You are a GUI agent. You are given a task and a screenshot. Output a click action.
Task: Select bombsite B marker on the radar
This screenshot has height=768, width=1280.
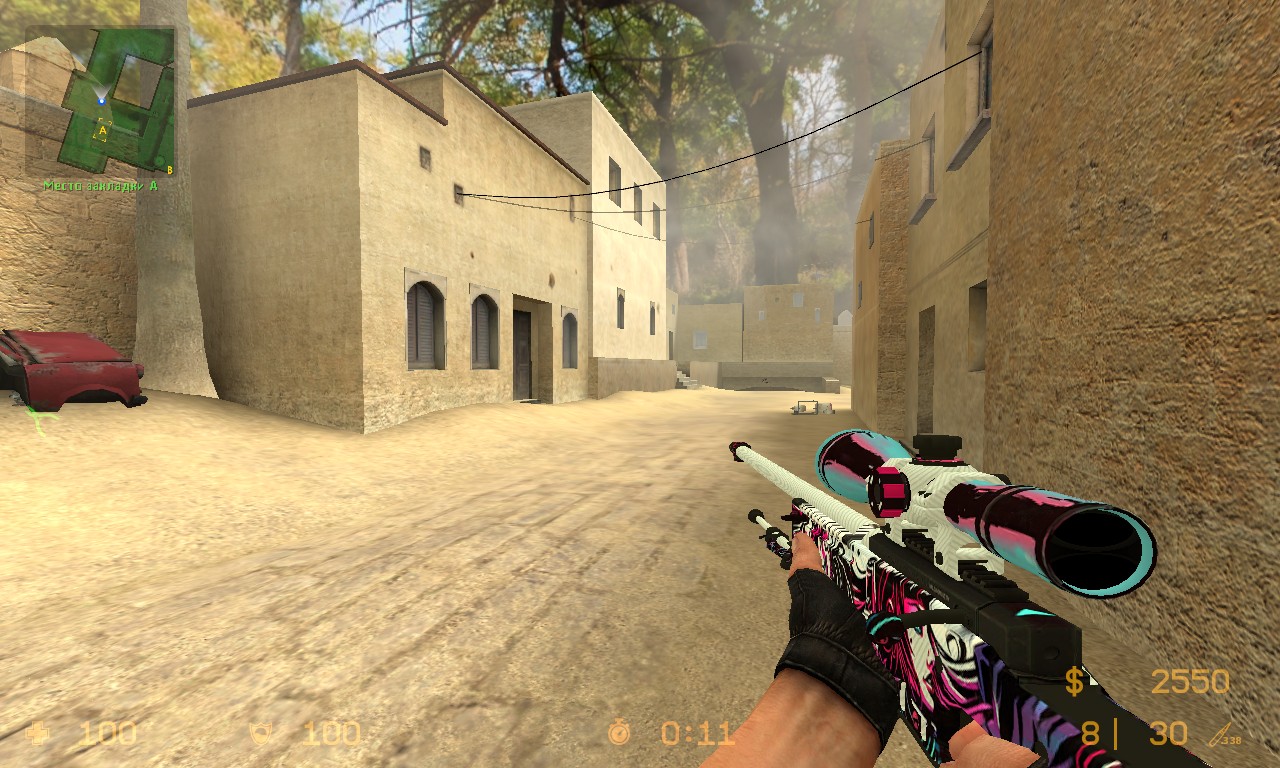click(x=170, y=169)
